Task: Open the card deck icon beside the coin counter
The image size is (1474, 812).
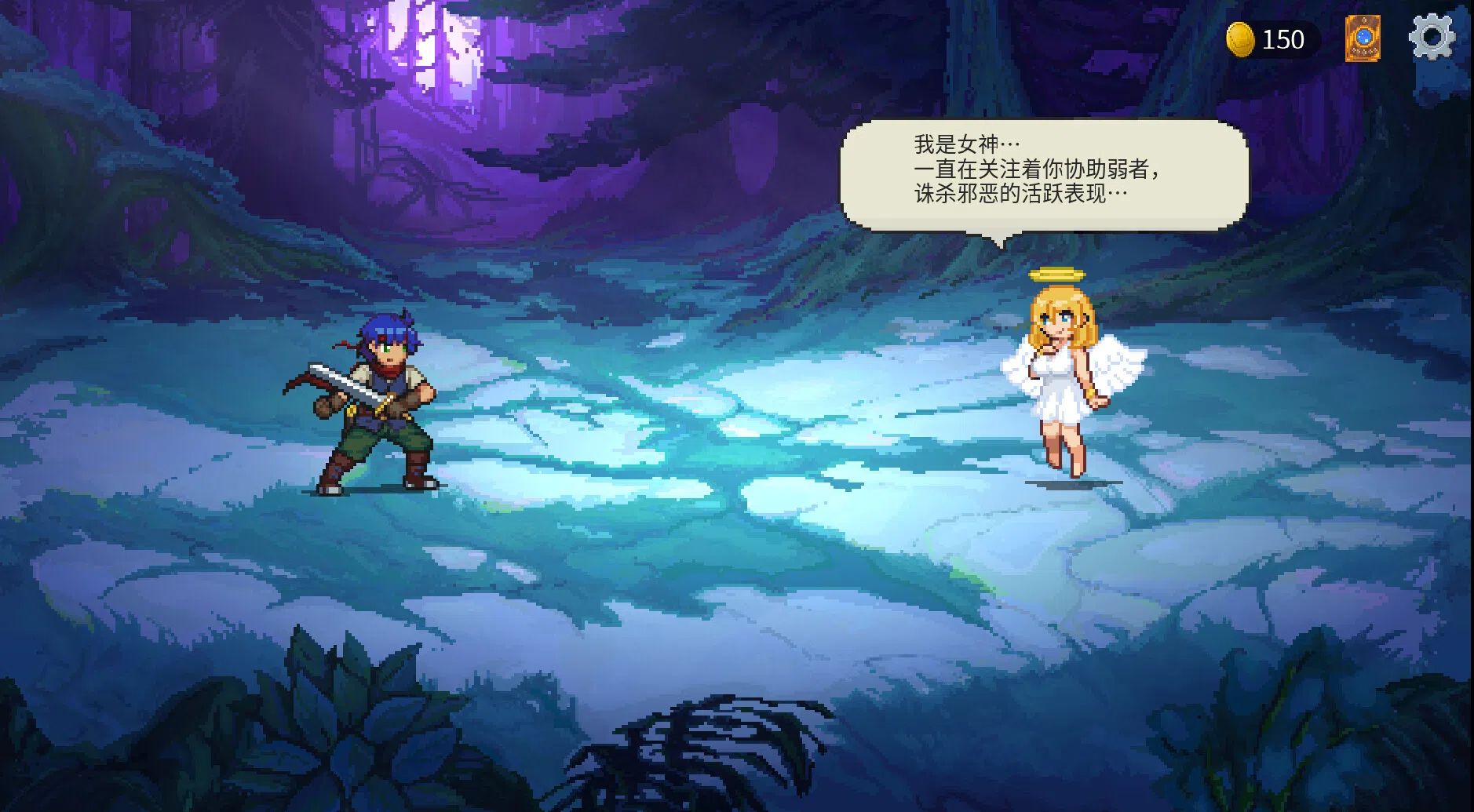Action: point(1364,38)
